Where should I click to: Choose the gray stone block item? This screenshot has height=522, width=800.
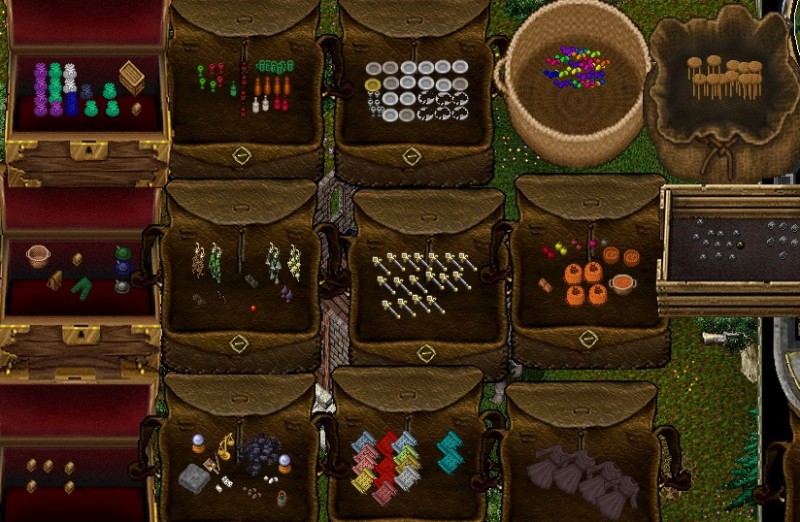pyautogui.click(x=194, y=479)
